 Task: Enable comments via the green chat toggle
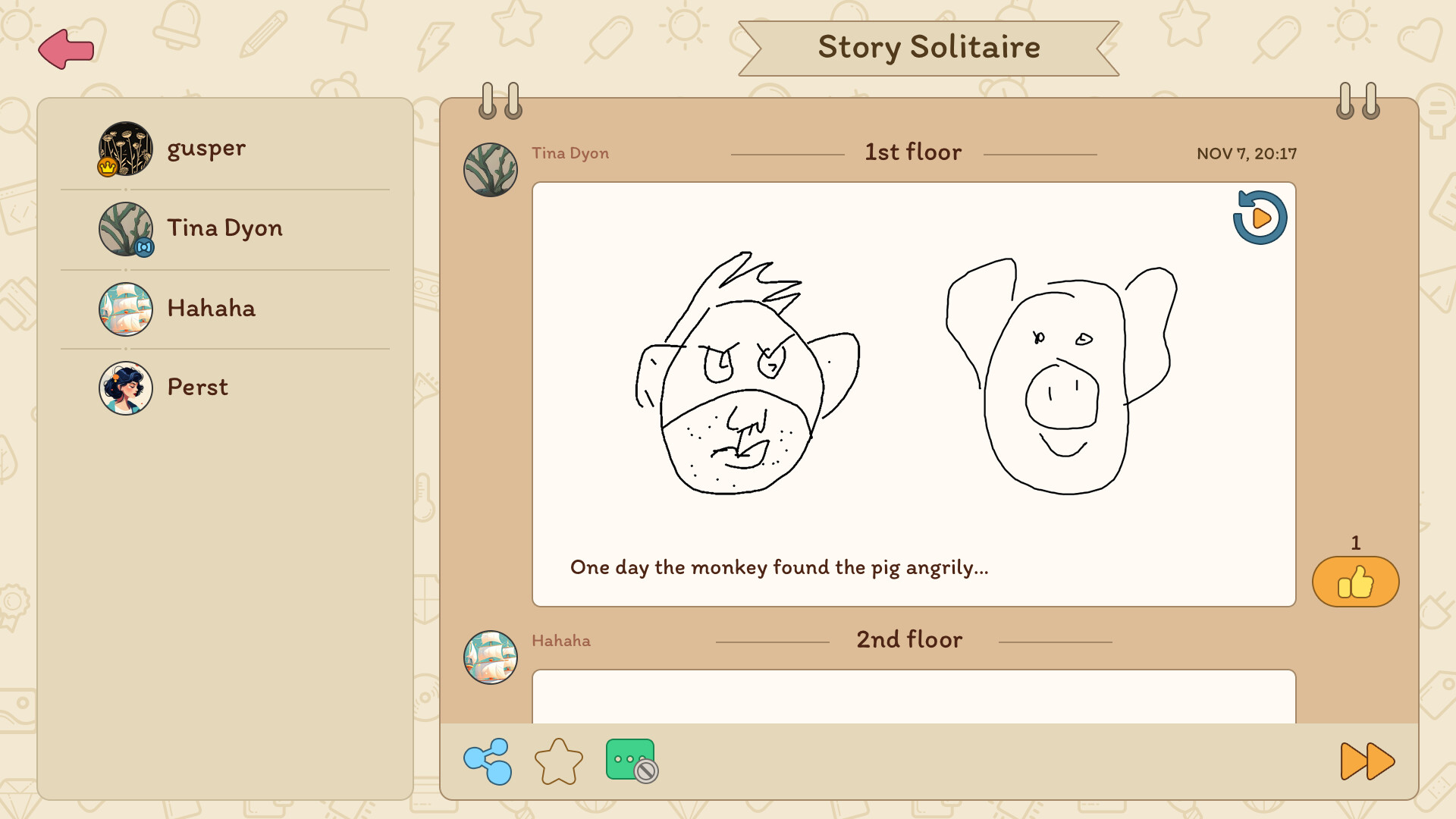(630, 761)
